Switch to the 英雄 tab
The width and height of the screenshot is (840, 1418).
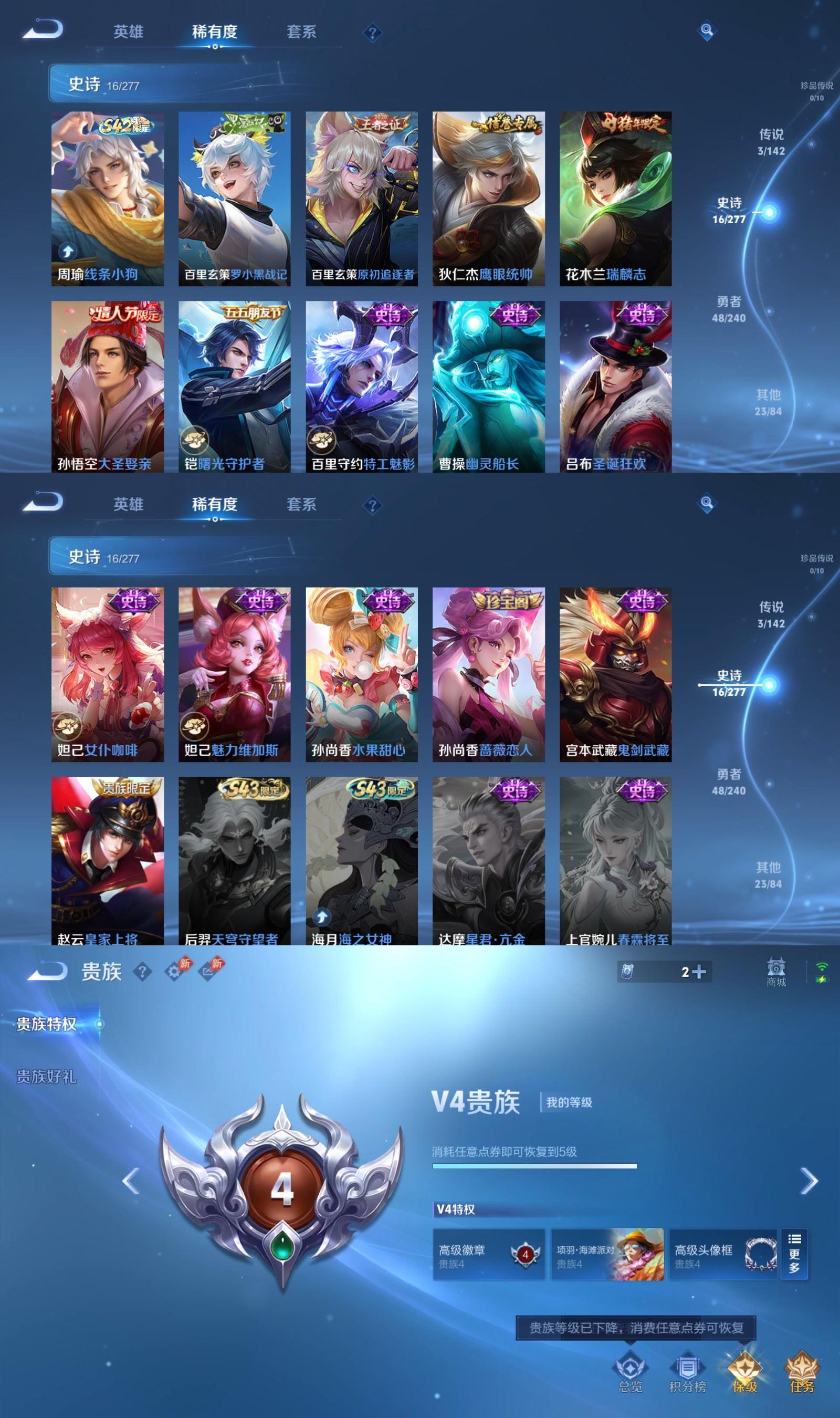(129, 31)
